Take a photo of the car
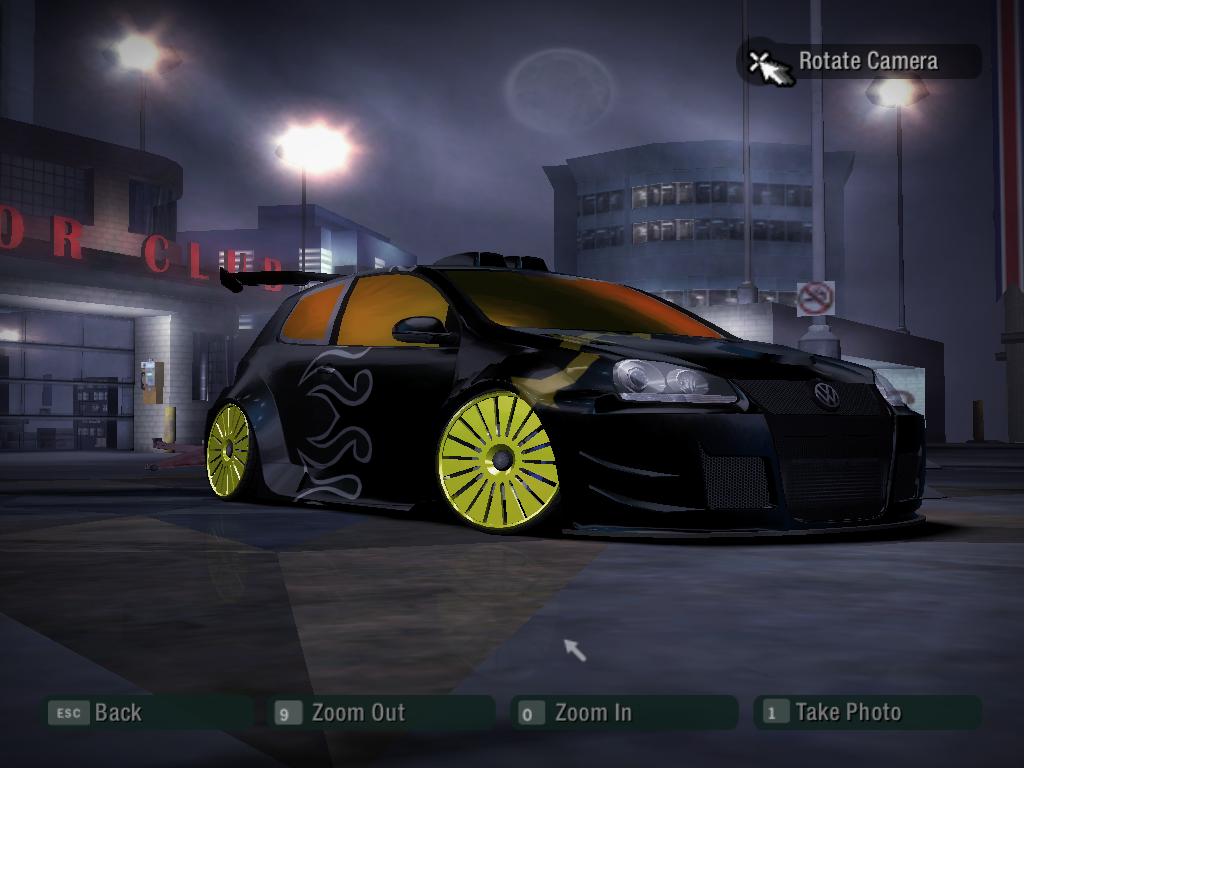 [x=867, y=713]
